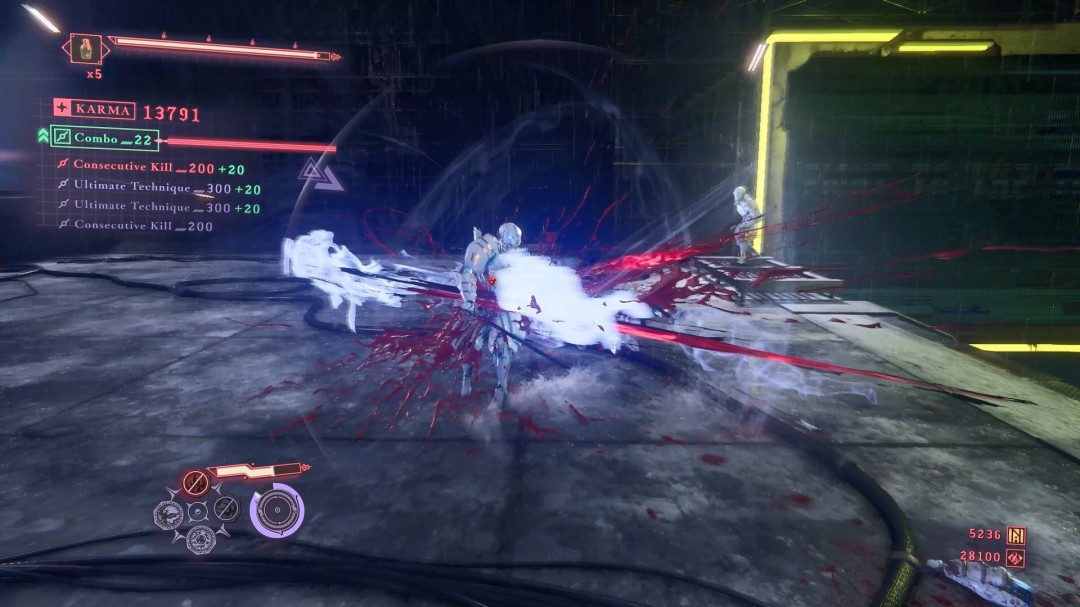Select the bottom octagonal emblem slot
1080x607 pixels.
tap(199, 540)
